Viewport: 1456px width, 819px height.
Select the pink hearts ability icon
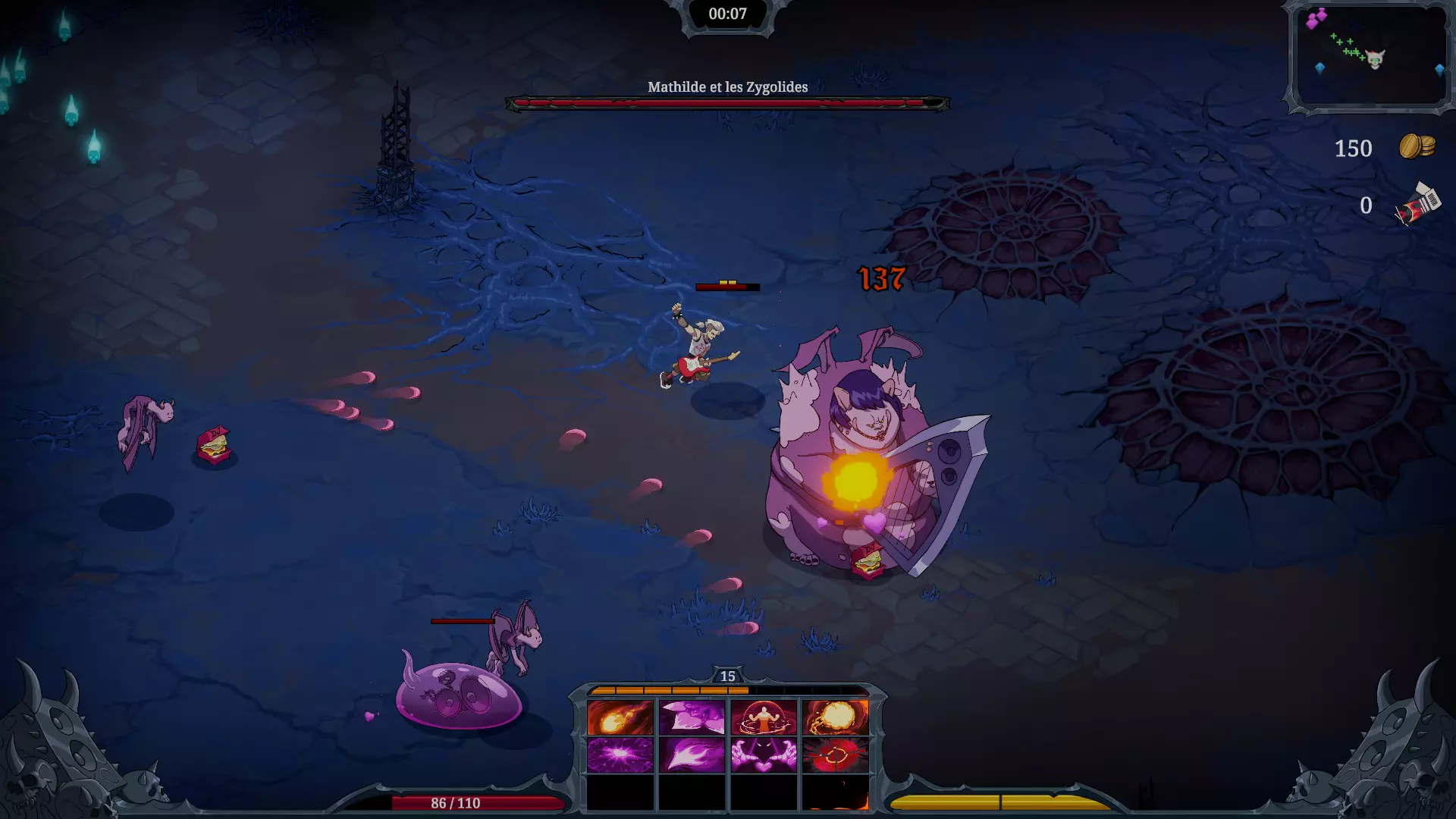coord(692,717)
